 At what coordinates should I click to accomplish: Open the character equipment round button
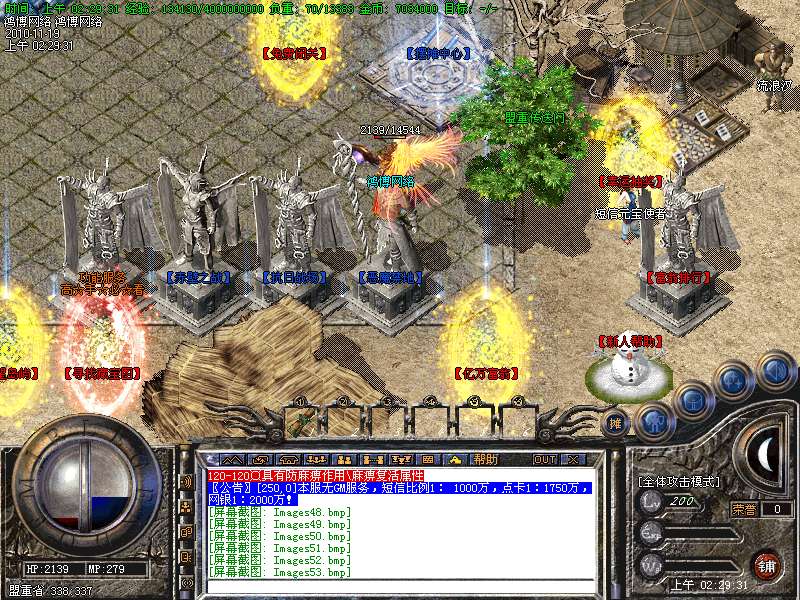[x=653, y=420]
